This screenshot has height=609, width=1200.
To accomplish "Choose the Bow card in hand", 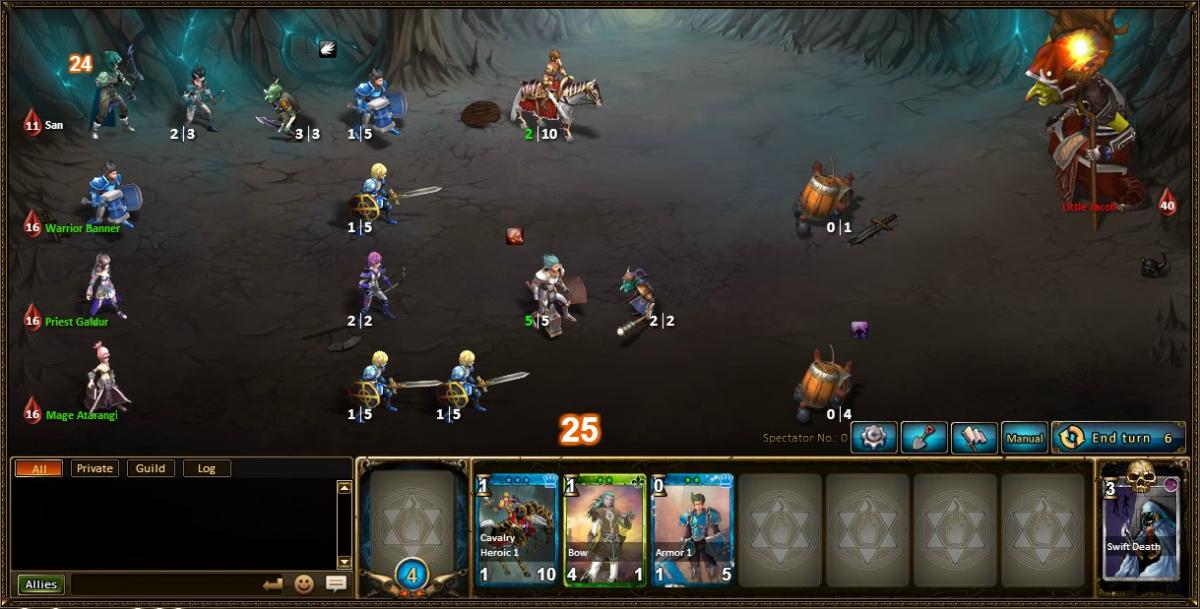I will click(605, 528).
